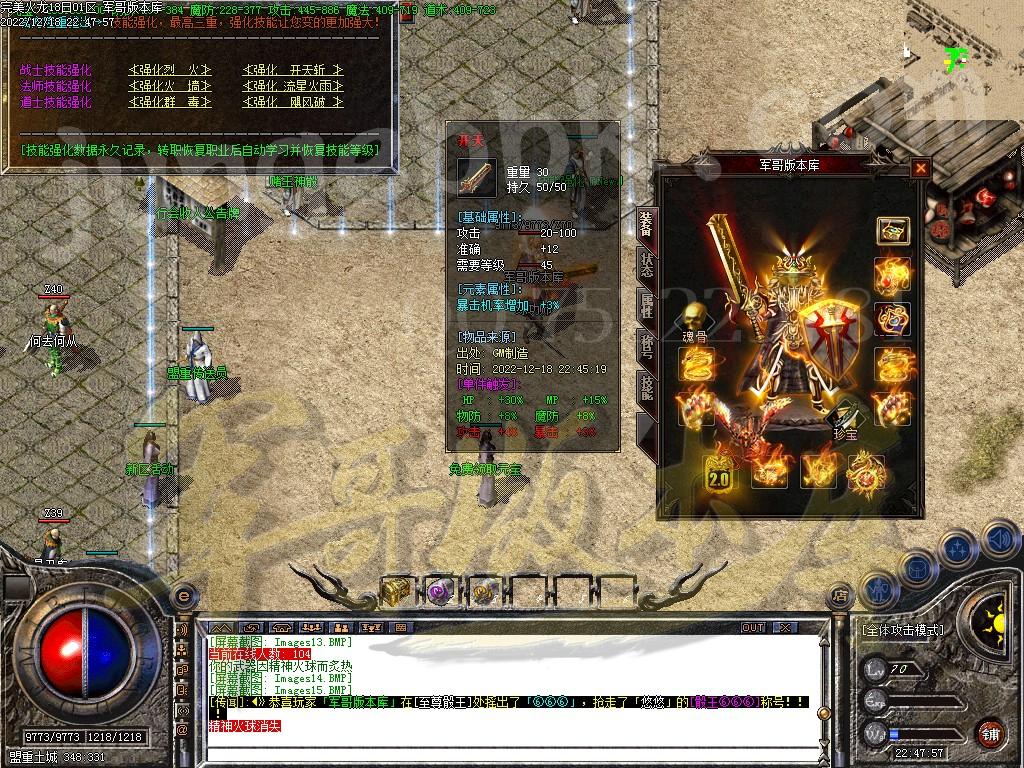The height and width of the screenshot is (768, 1024).
Task: Click the OUT button above chat
Action: tap(752, 628)
